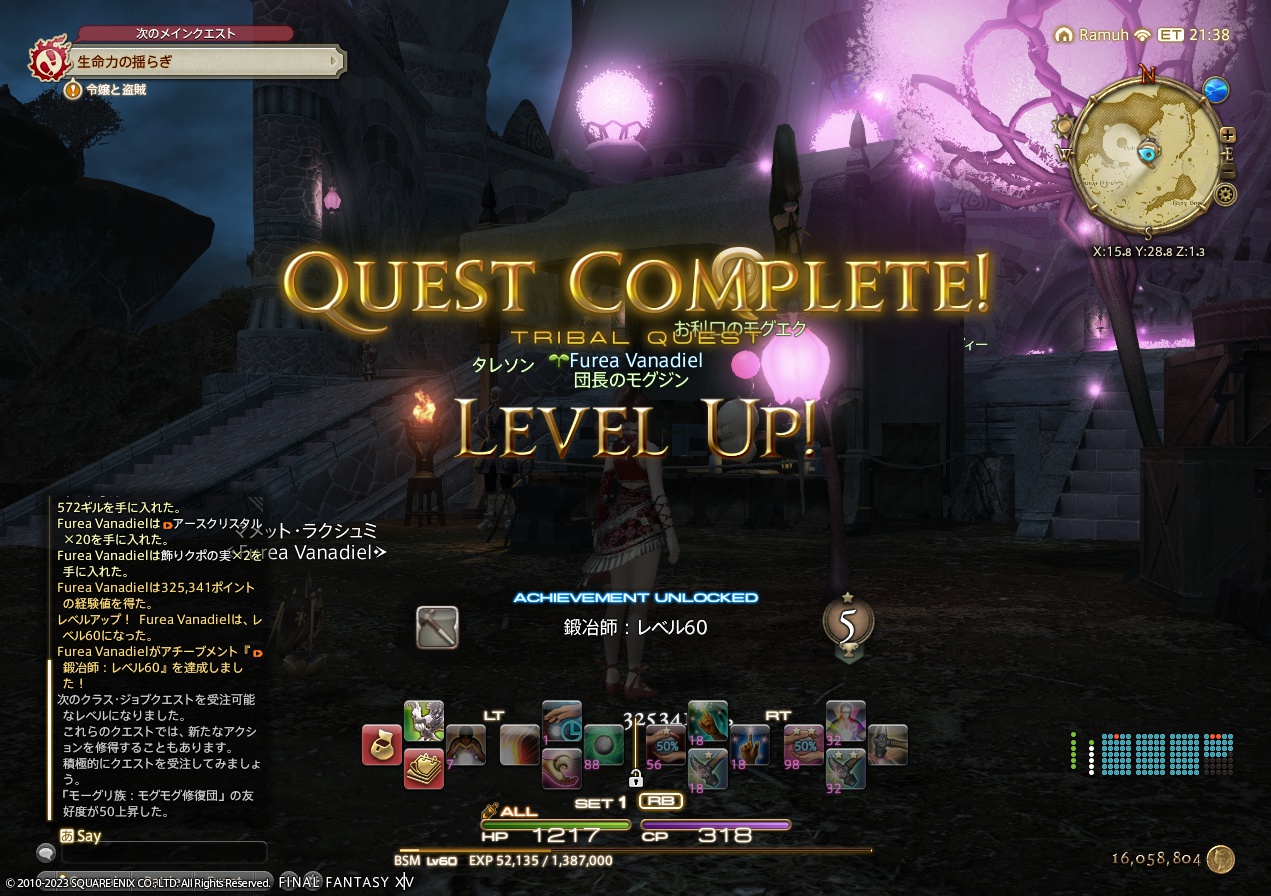
Task: Click the chat bubble icon below log
Action: [46, 853]
